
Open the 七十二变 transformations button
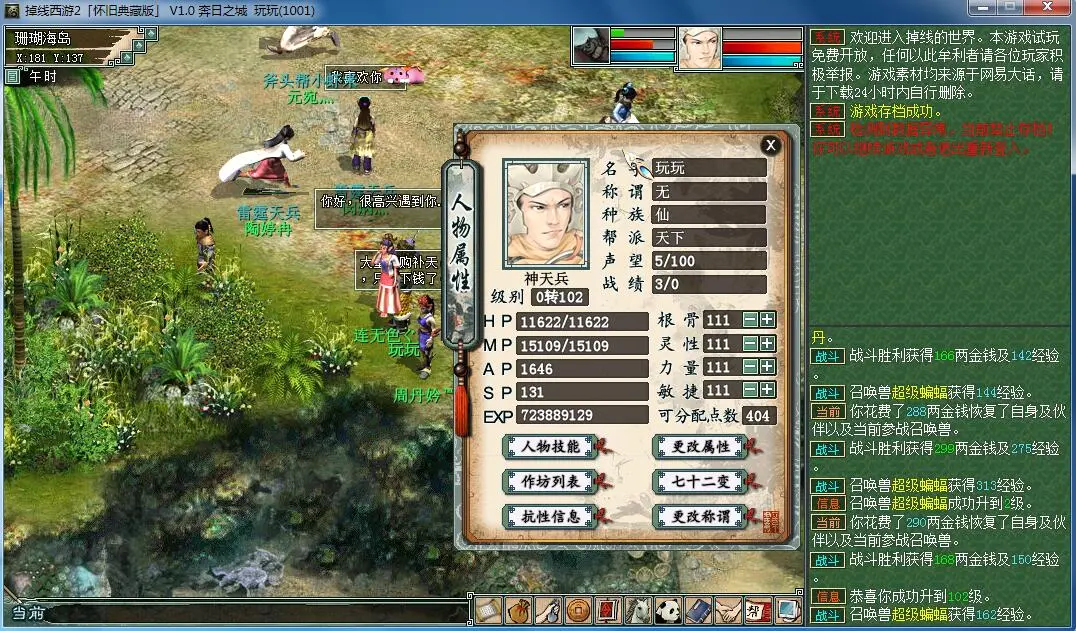pyautogui.click(x=699, y=481)
